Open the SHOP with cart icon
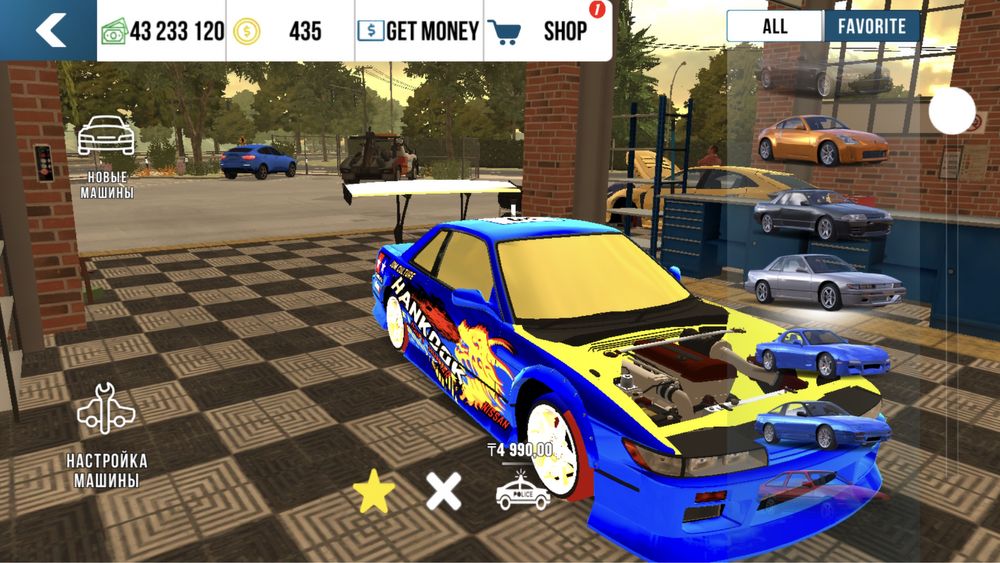This screenshot has height=563, width=1000. (548, 31)
